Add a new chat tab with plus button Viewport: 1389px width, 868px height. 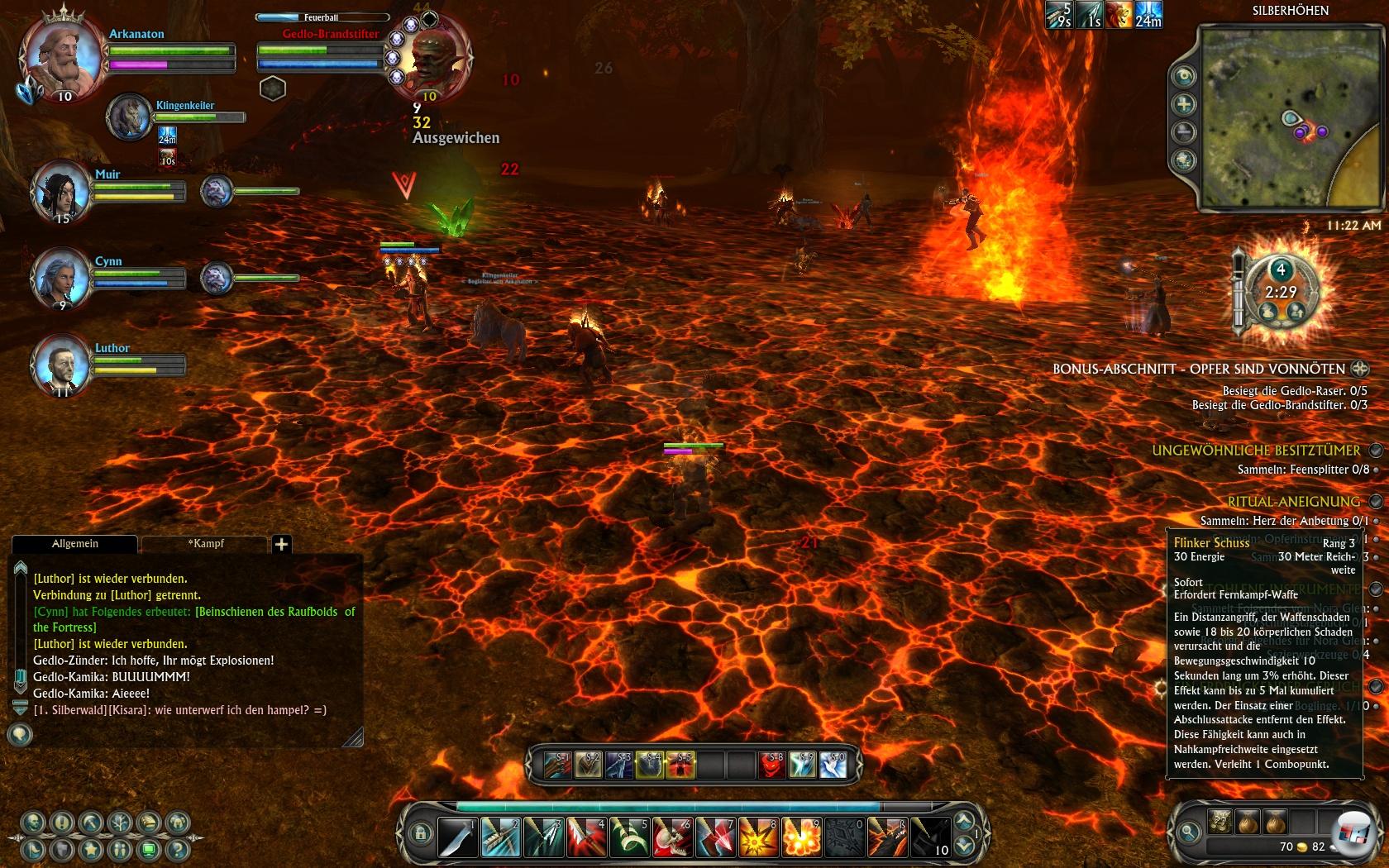(281, 544)
